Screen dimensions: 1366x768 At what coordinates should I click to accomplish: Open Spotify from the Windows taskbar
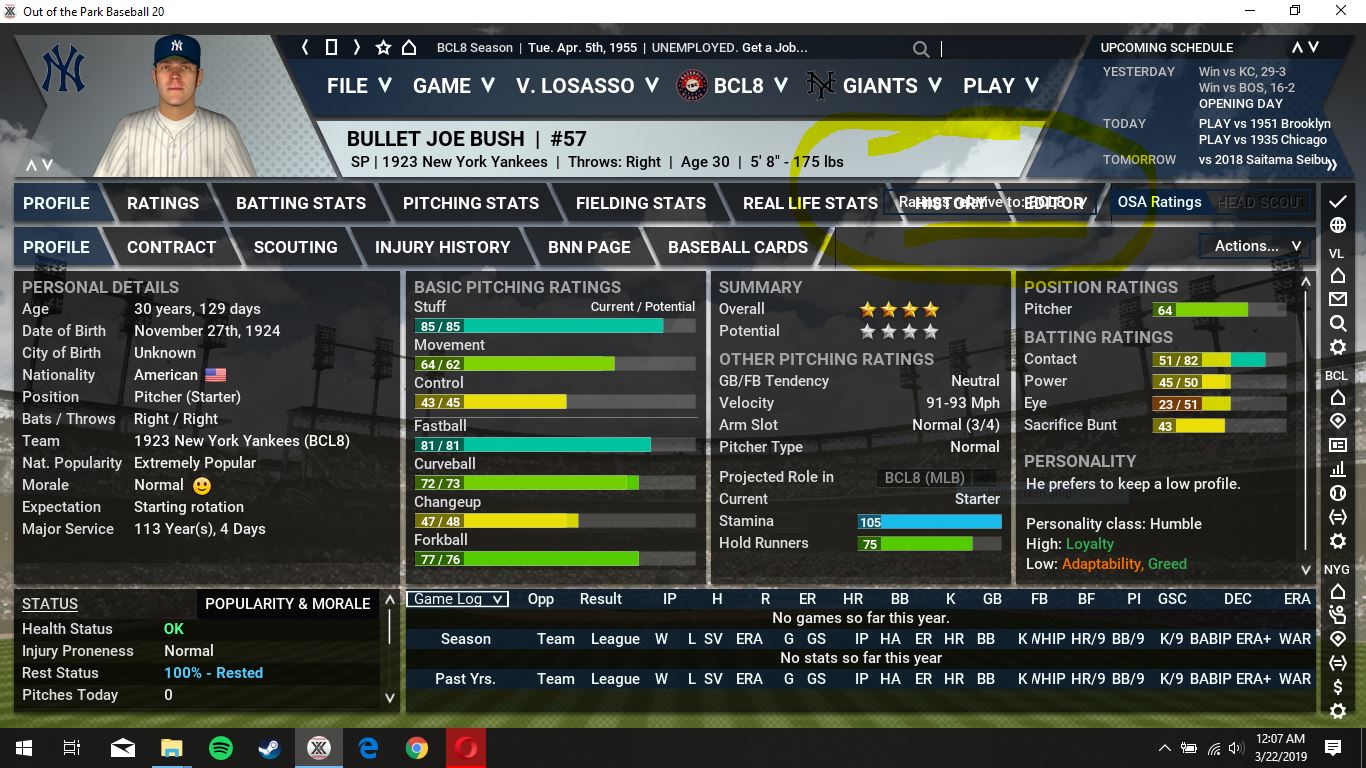[x=221, y=748]
